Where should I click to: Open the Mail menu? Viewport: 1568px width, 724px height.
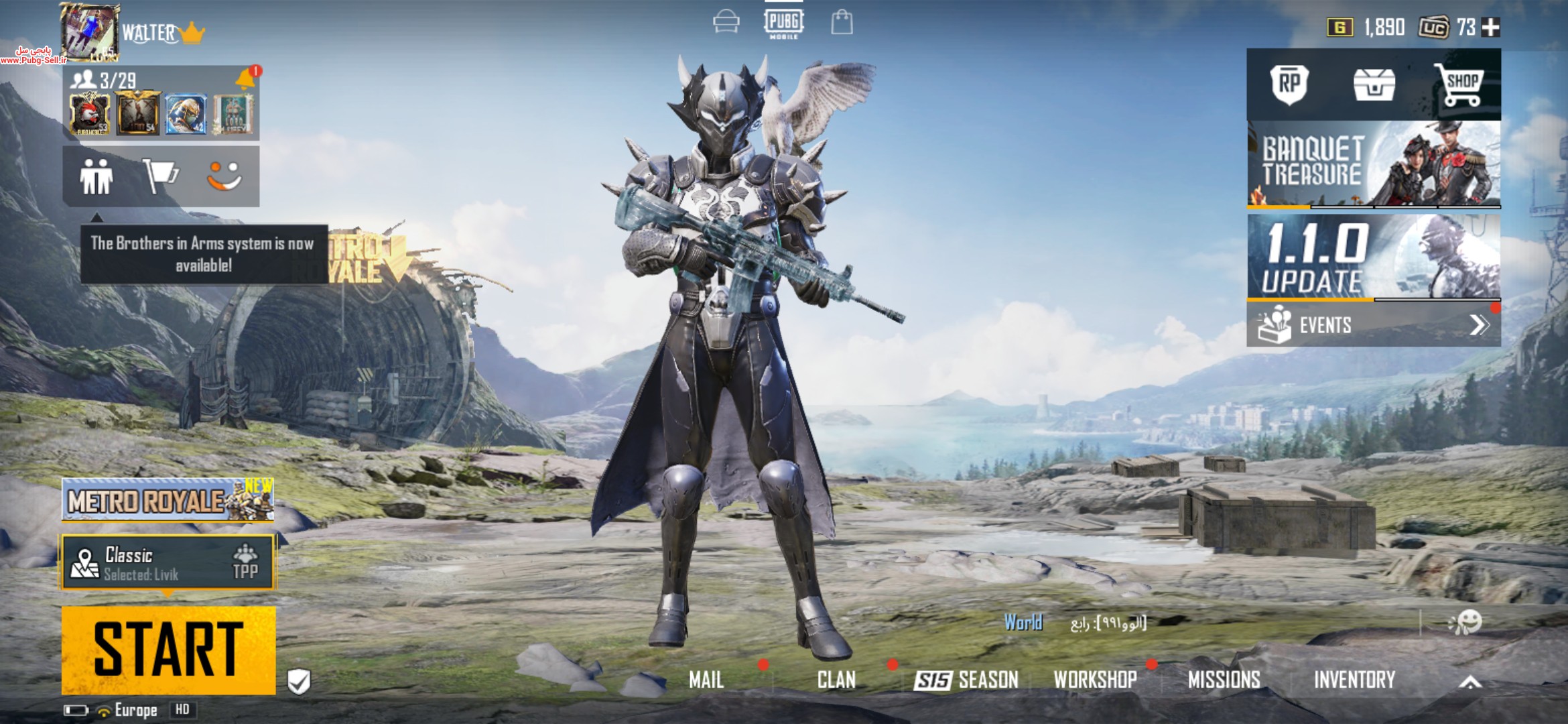coord(706,680)
